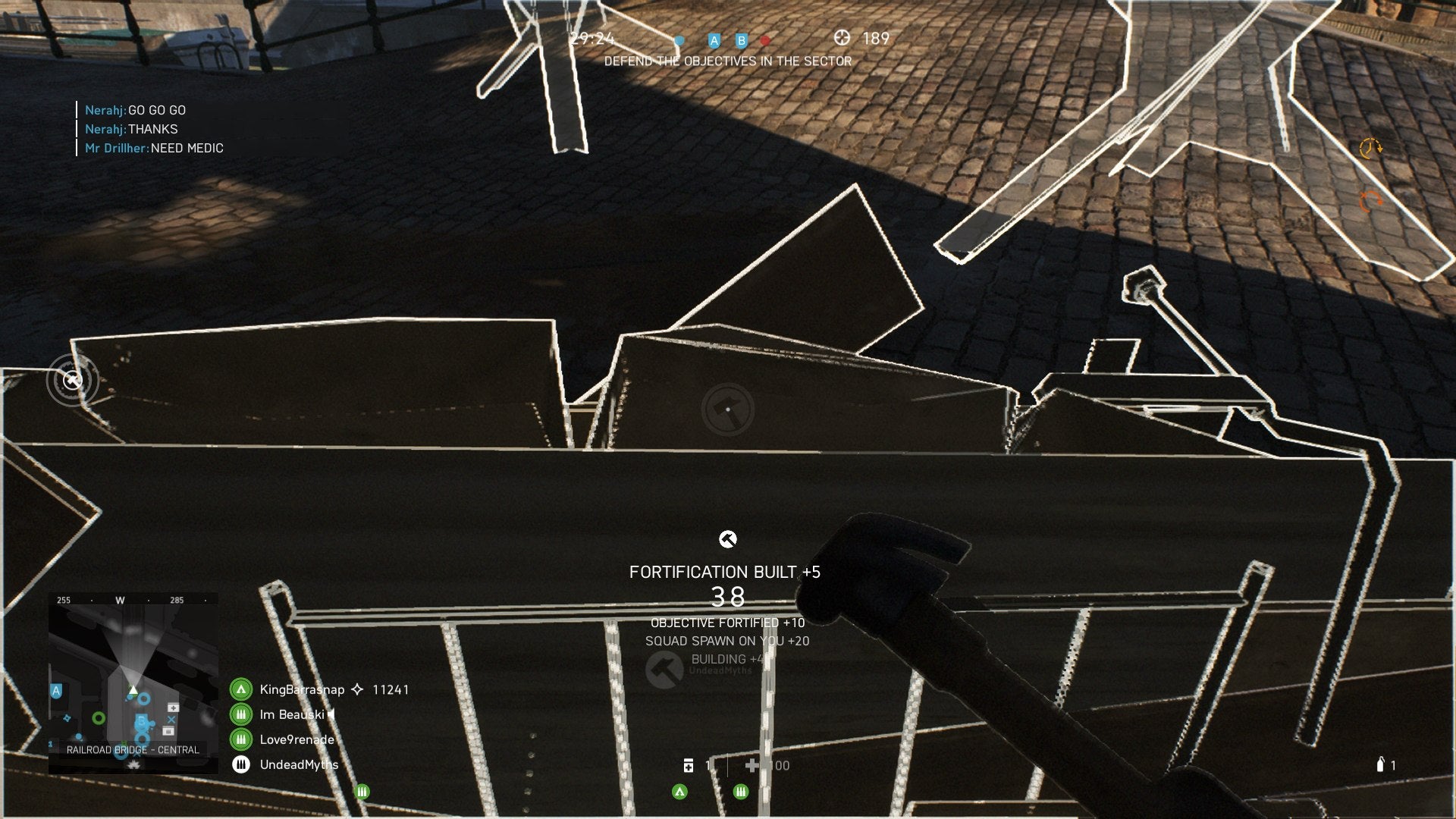The height and width of the screenshot is (819, 1456).
Task: Click the hammer fortification icon above the score
Action: tap(729, 540)
